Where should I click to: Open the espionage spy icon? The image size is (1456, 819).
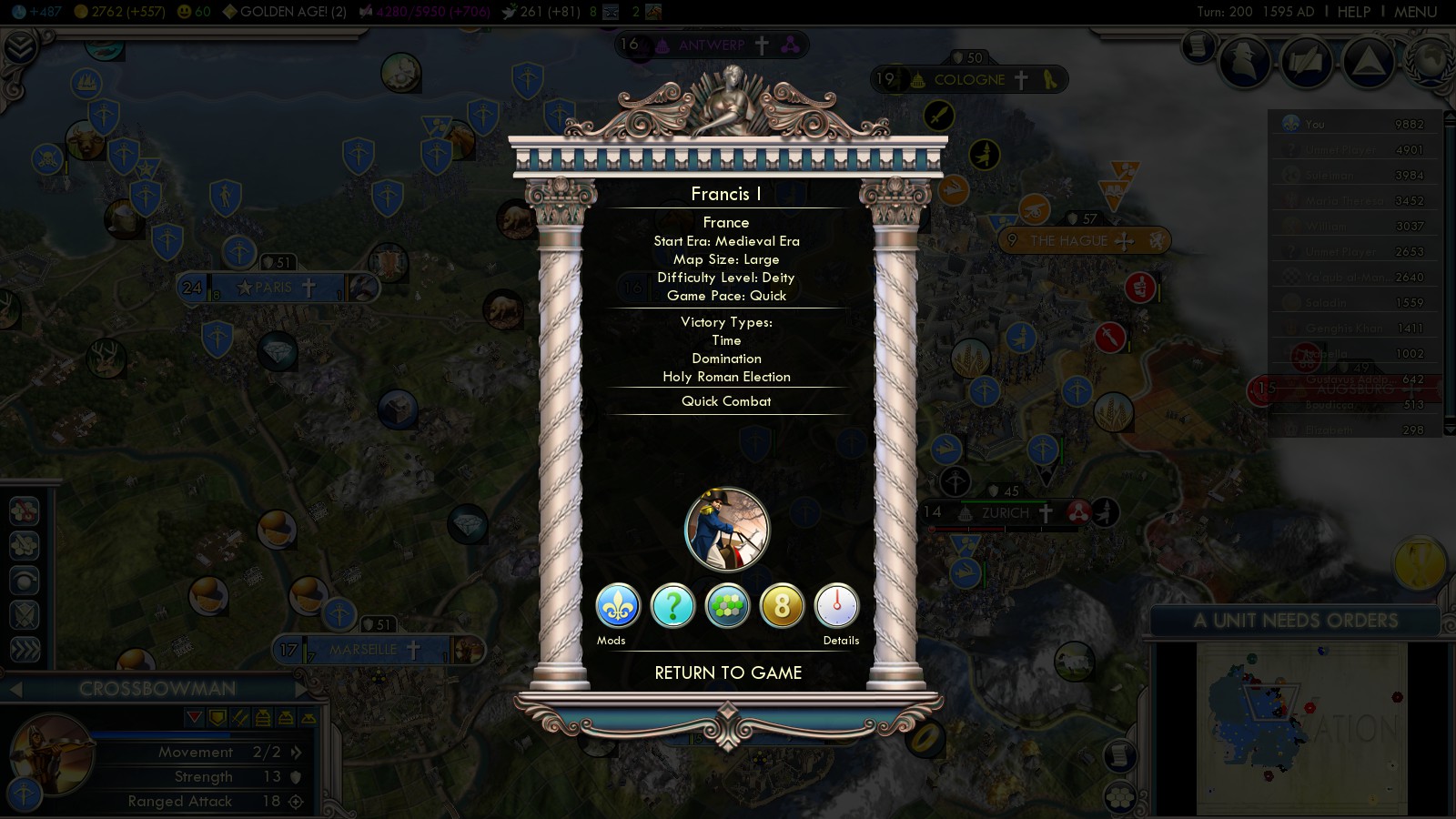tap(1244, 62)
